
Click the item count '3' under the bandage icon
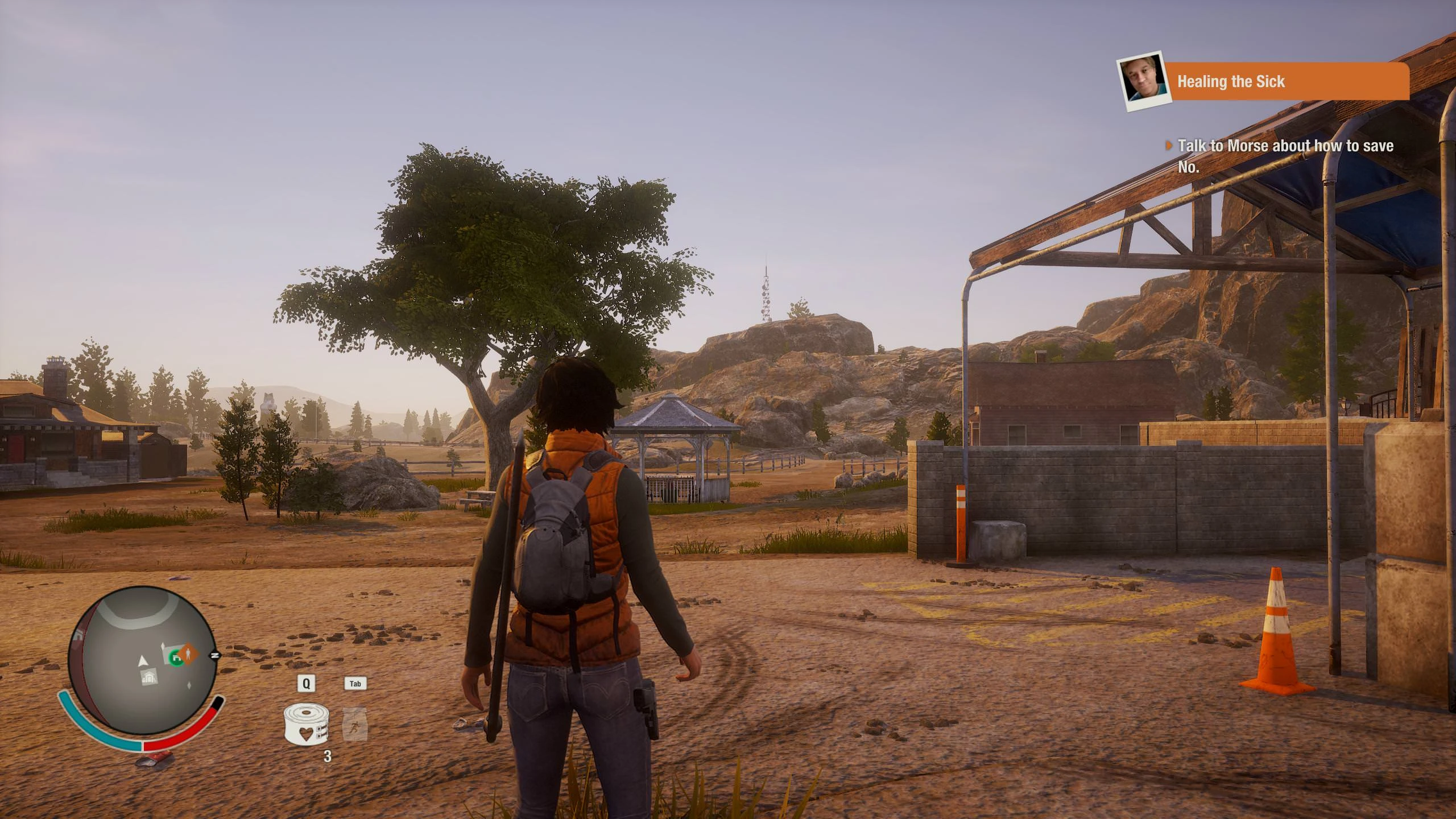coord(328,755)
